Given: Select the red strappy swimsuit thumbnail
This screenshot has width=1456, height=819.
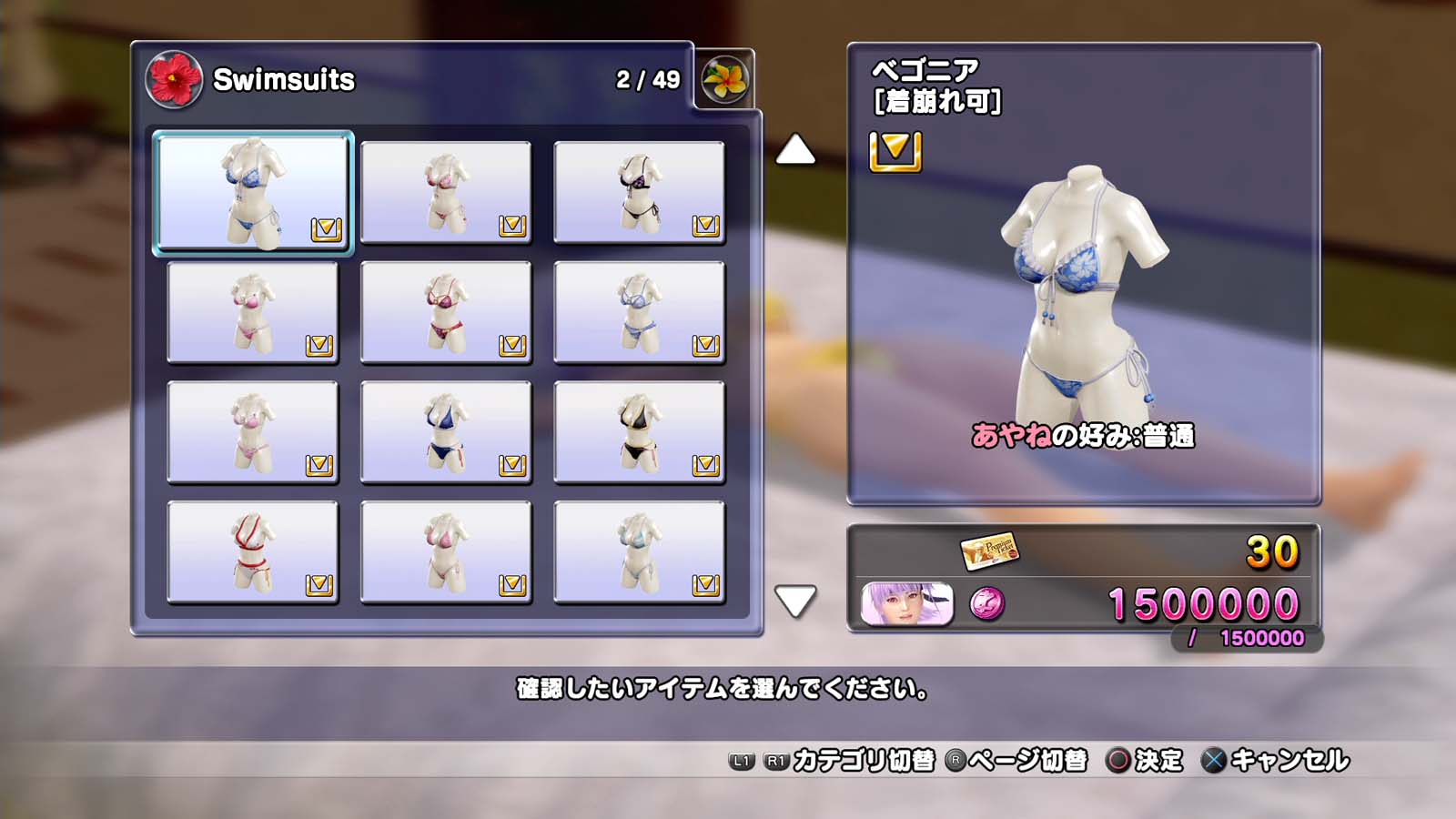Looking at the screenshot, I should click(253, 552).
